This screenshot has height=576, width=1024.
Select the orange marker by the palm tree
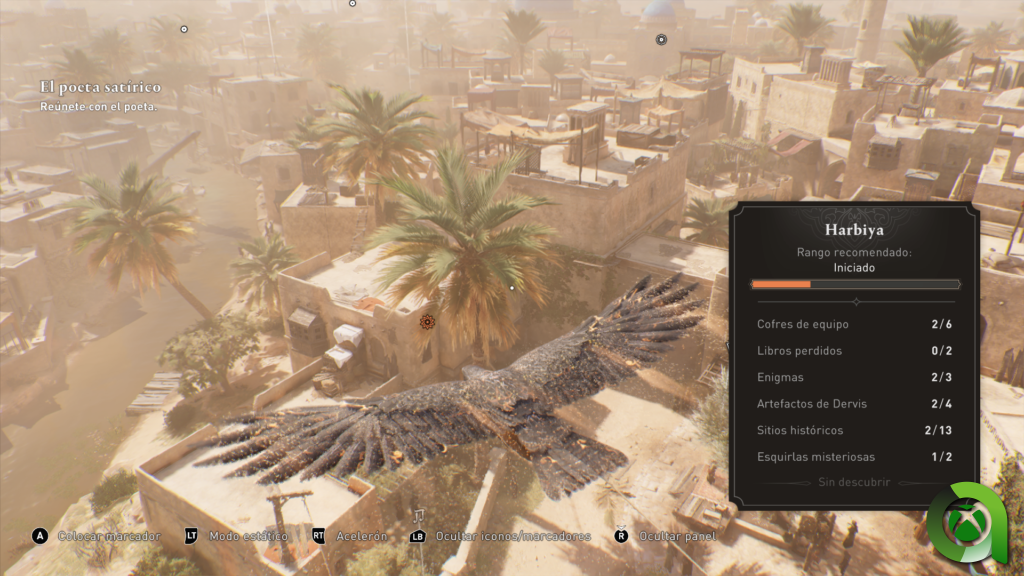(428, 322)
